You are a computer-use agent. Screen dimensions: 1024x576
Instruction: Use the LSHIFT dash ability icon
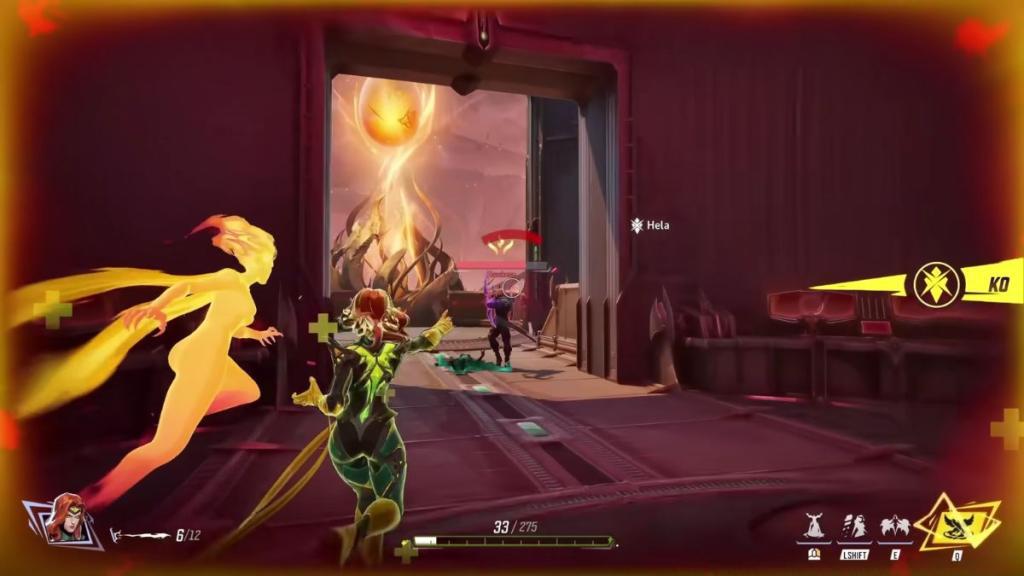(854, 527)
